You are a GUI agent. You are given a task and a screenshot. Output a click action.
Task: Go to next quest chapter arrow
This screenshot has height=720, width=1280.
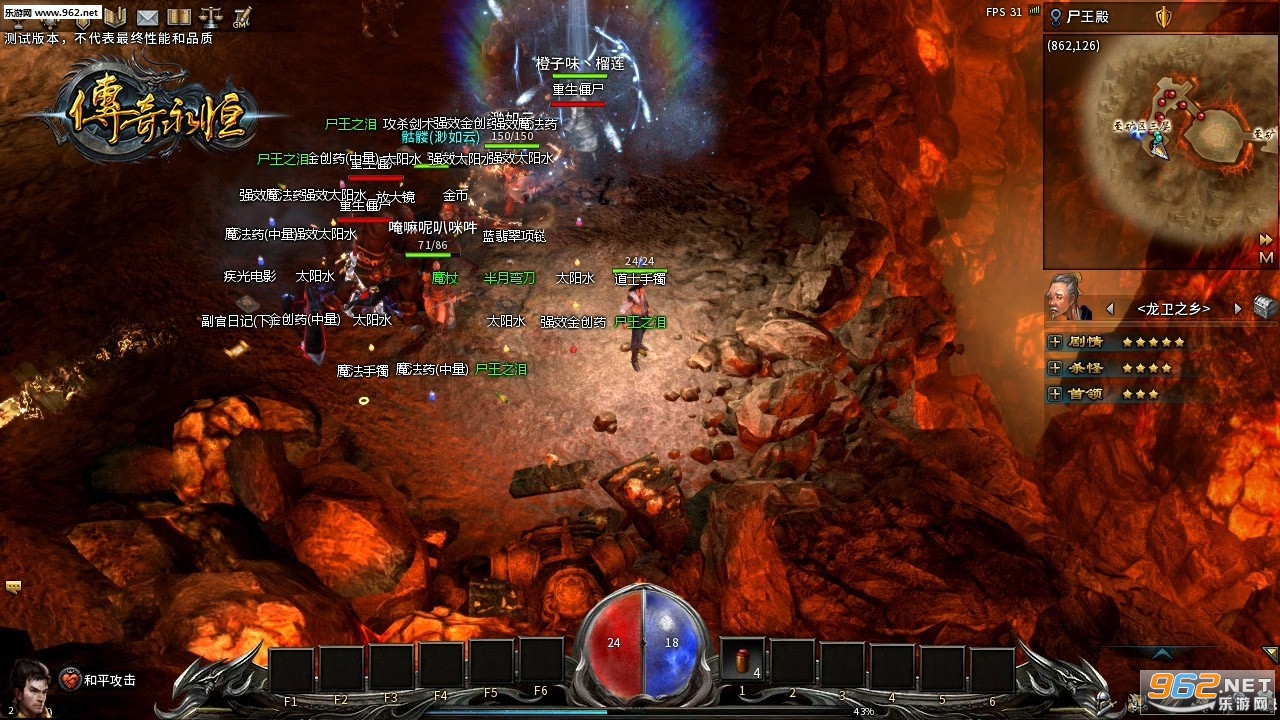[x=1237, y=309]
